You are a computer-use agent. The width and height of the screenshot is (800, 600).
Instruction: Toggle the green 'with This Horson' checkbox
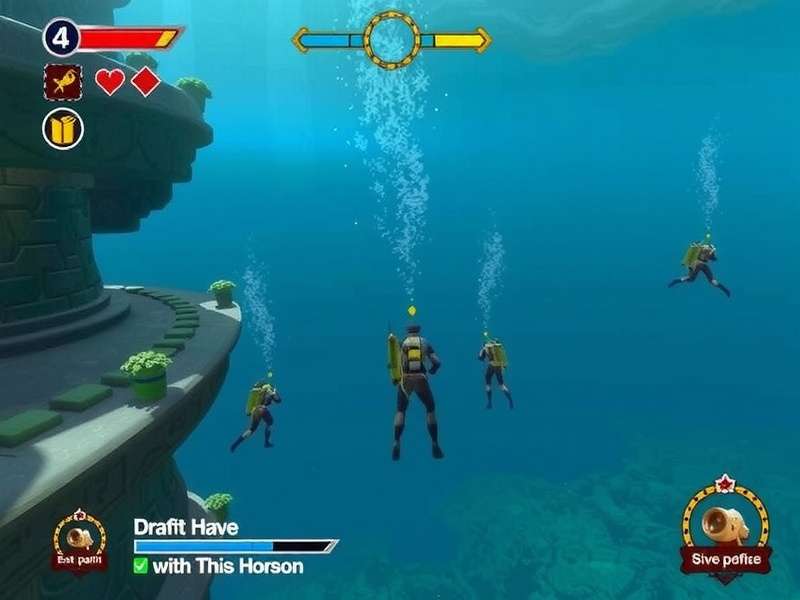click(141, 566)
